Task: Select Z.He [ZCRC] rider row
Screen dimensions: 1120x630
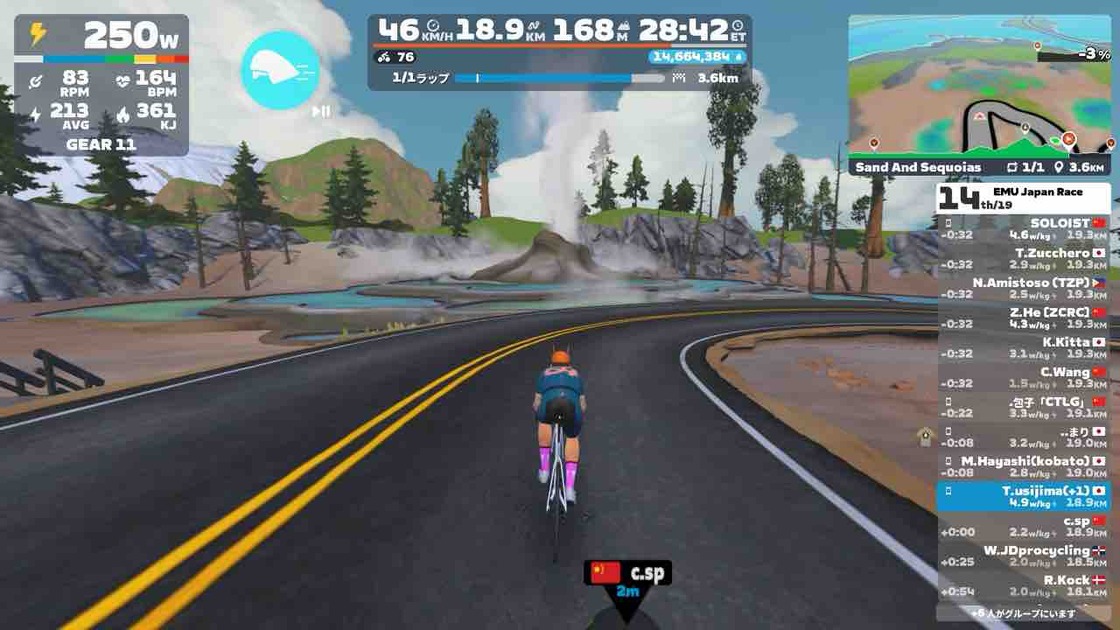Action: [1023, 318]
